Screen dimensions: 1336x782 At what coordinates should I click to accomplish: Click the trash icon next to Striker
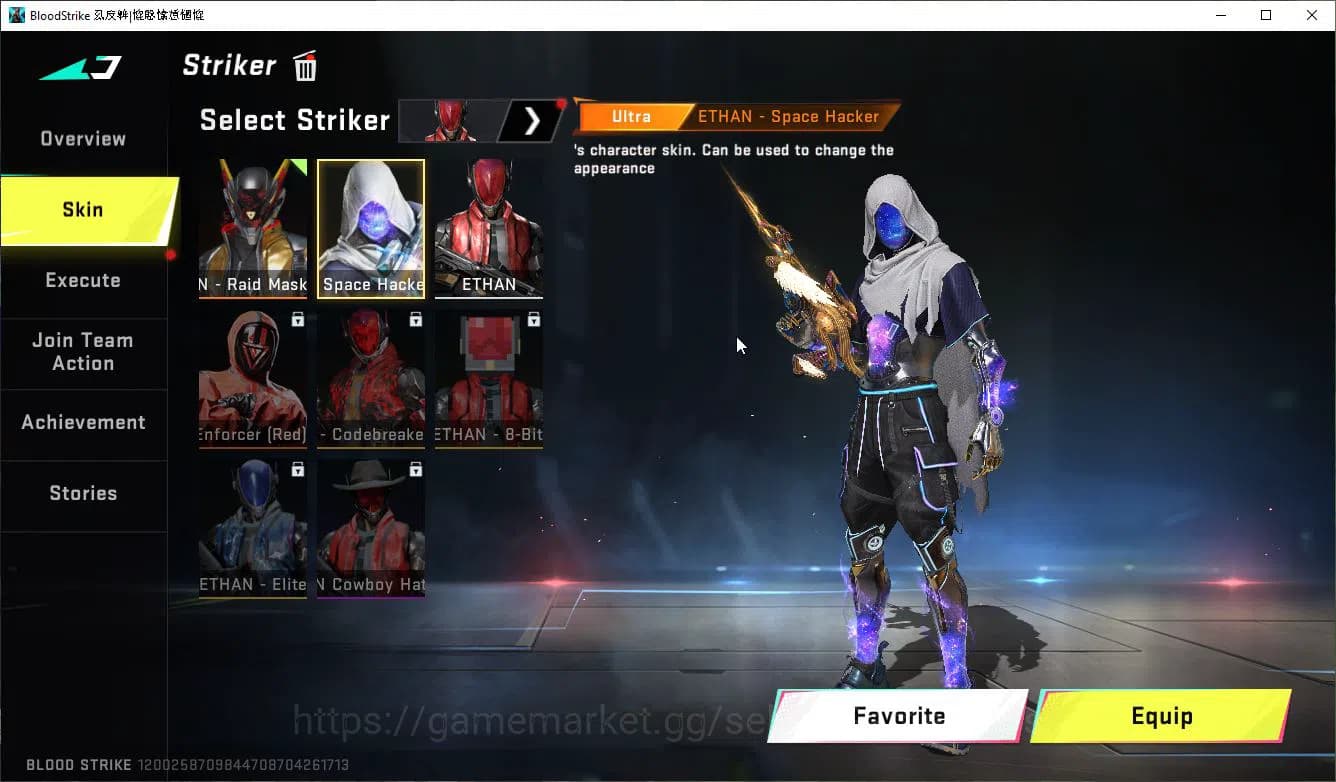coord(304,65)
